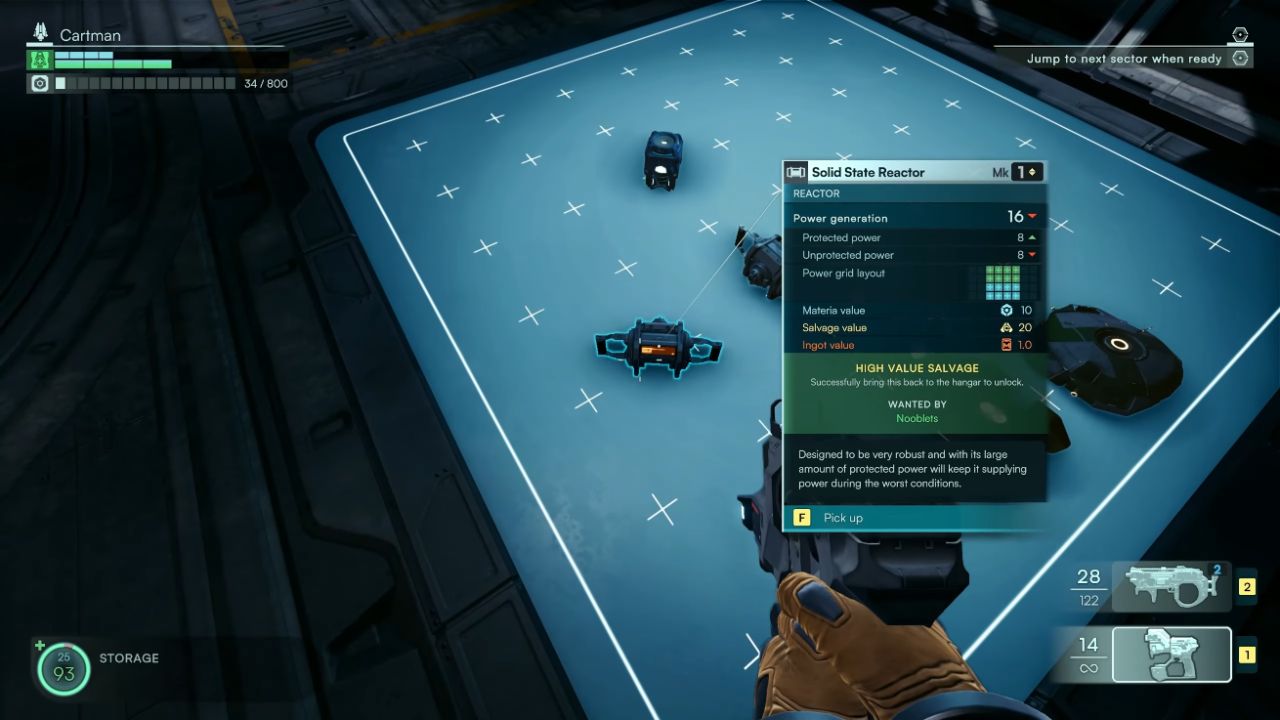Switch to the submachine gun weapon slot

click(1171, 586)
